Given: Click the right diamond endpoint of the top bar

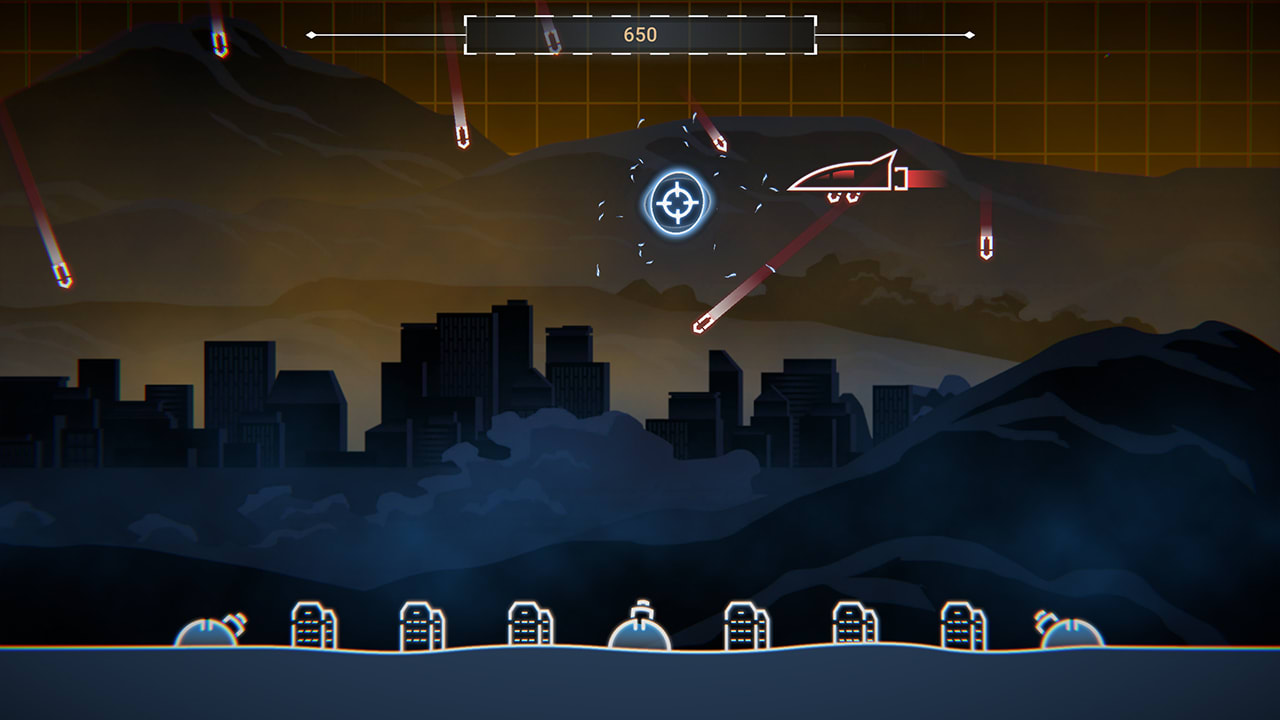Looking at the screenshot, I should tap(968, 33).
